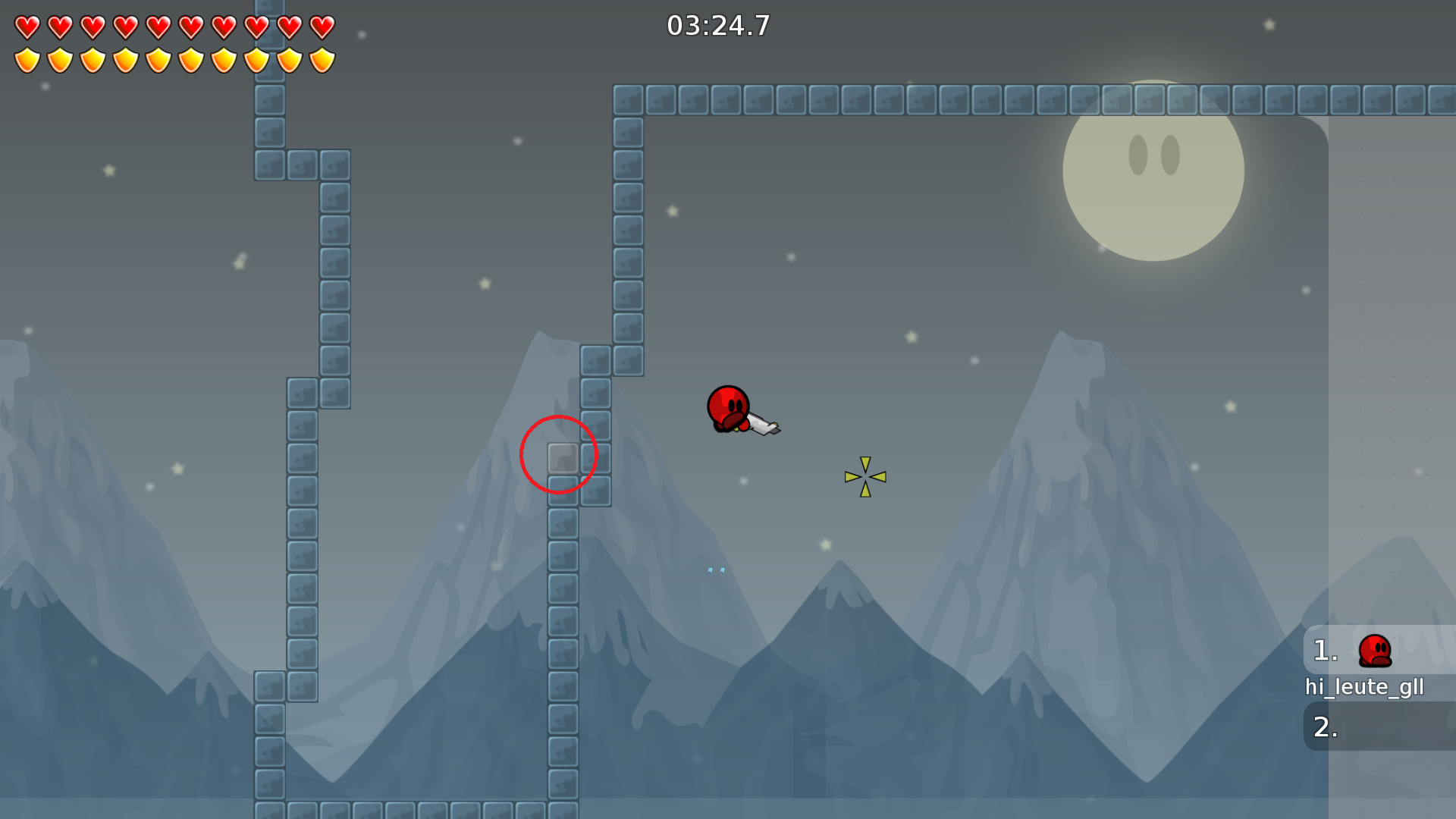Click the yellow crosshair cursor icon
Image resolution: width=1456 pixels, height=819 pixels.
(864, 476)
